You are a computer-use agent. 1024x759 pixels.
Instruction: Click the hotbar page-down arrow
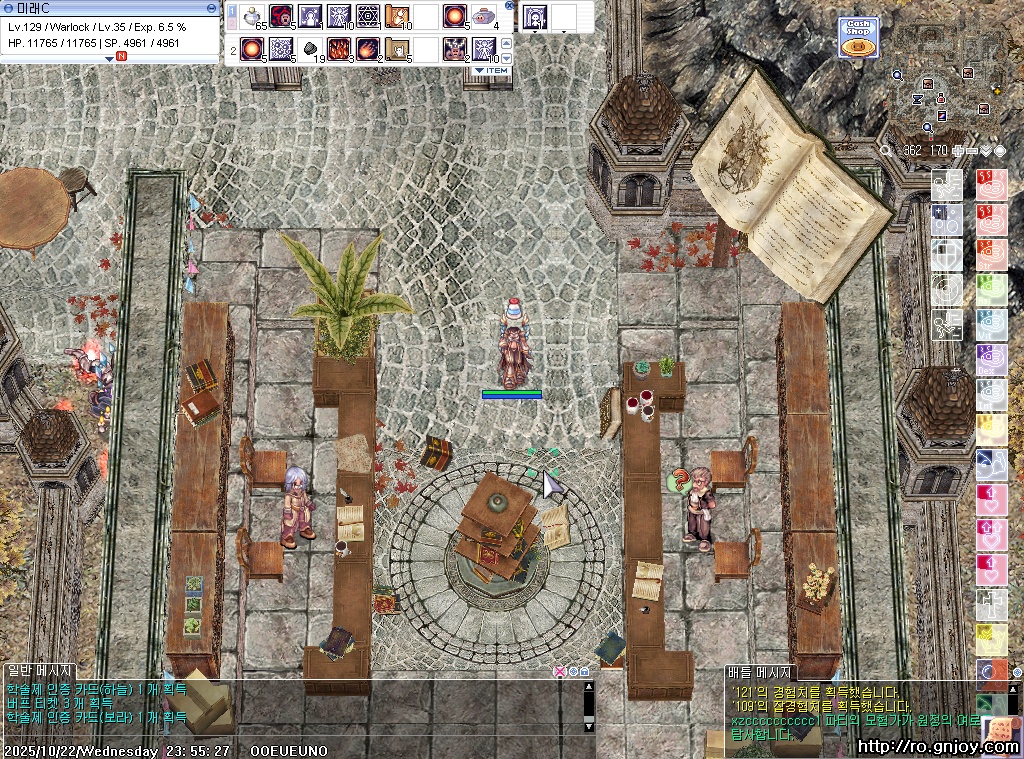click(506, 56)
